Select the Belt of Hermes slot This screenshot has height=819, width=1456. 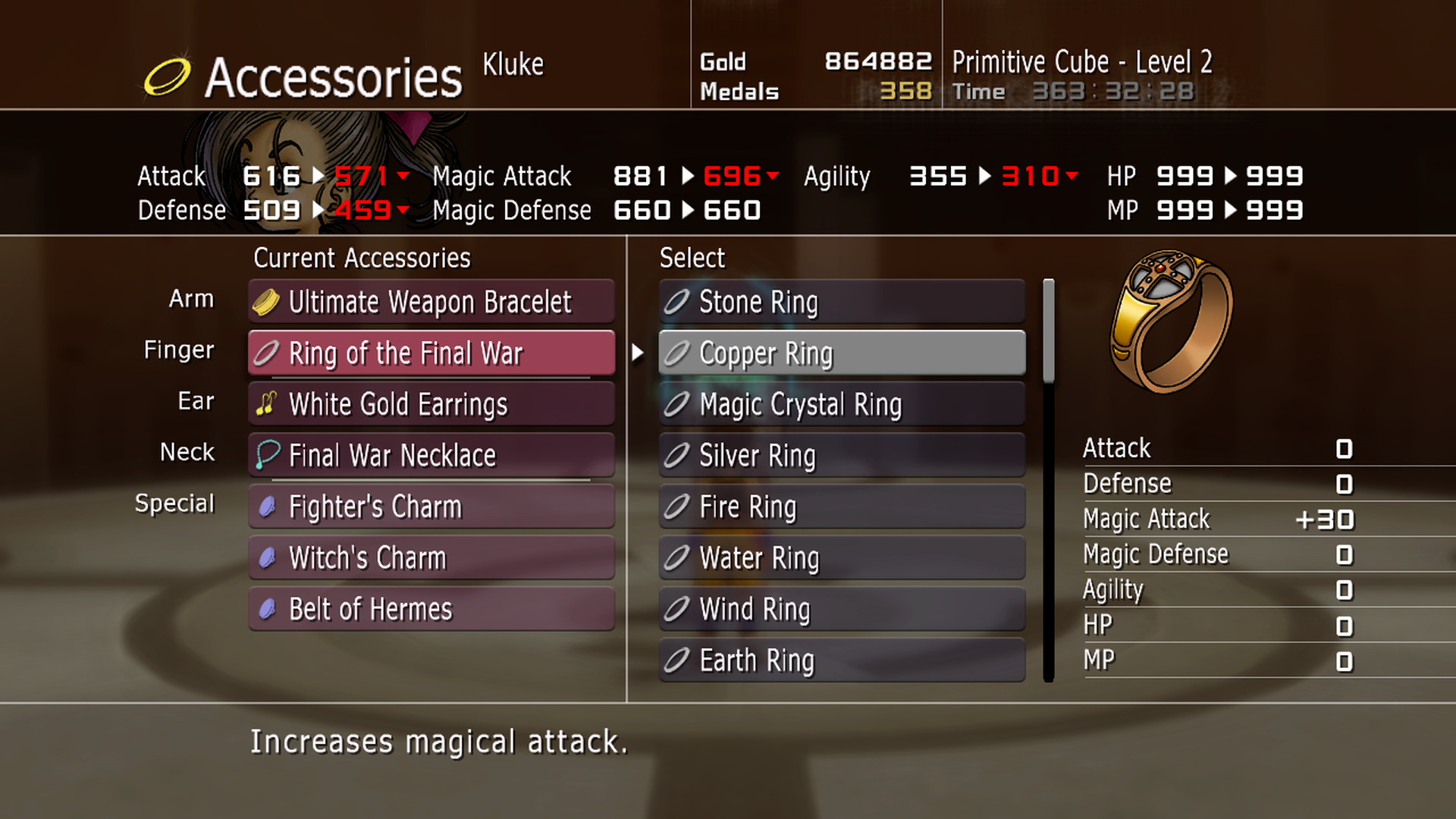pos(431,609)
